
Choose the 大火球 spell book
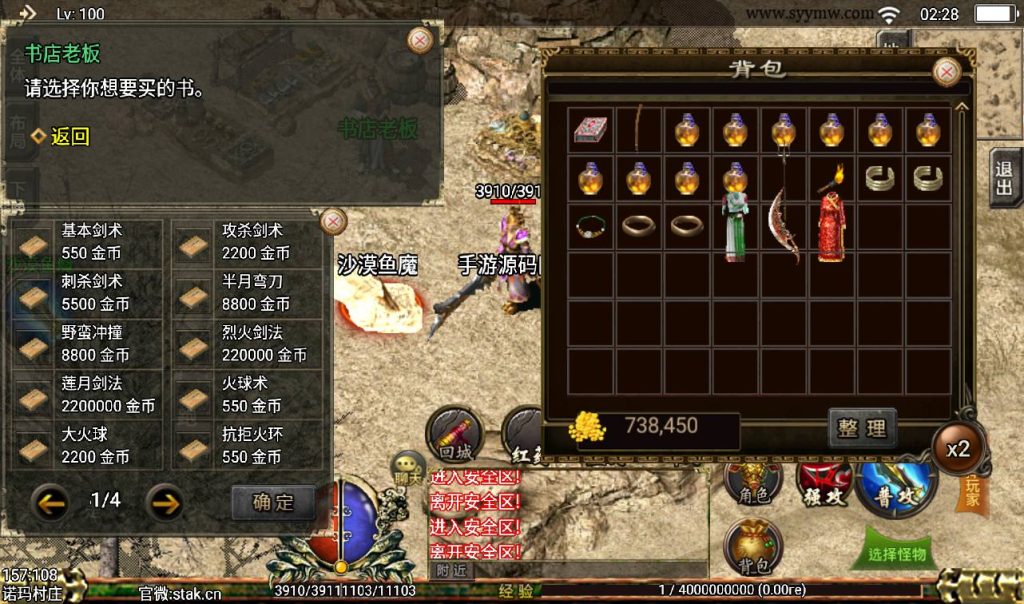point(86,445)
